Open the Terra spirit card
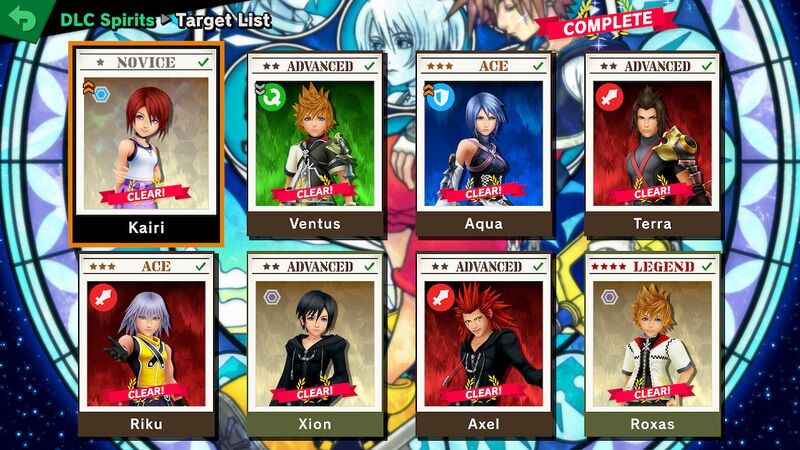Viewport: 800px width, 450px height. tap(652, 142)
